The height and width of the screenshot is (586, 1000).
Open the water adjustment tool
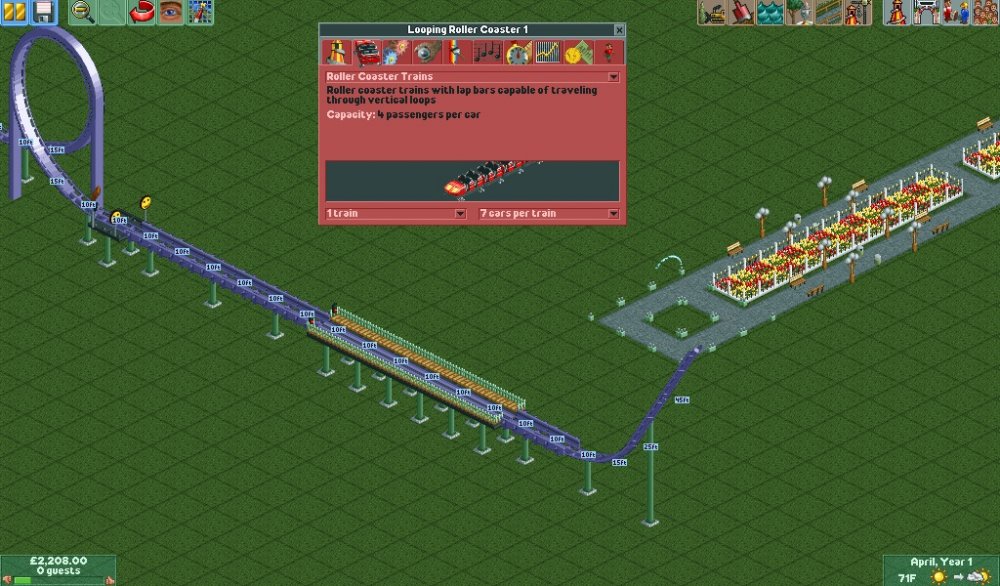click(x=770, y=12)
